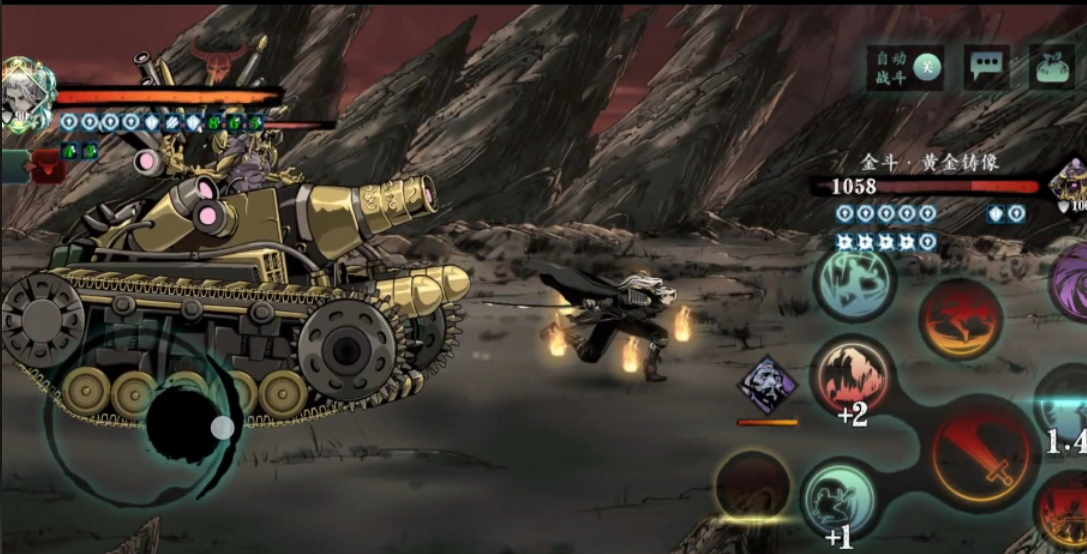The image size is (1087, 554).
Task: Open the chat speech bubble
Action: (x=986, y=67)
